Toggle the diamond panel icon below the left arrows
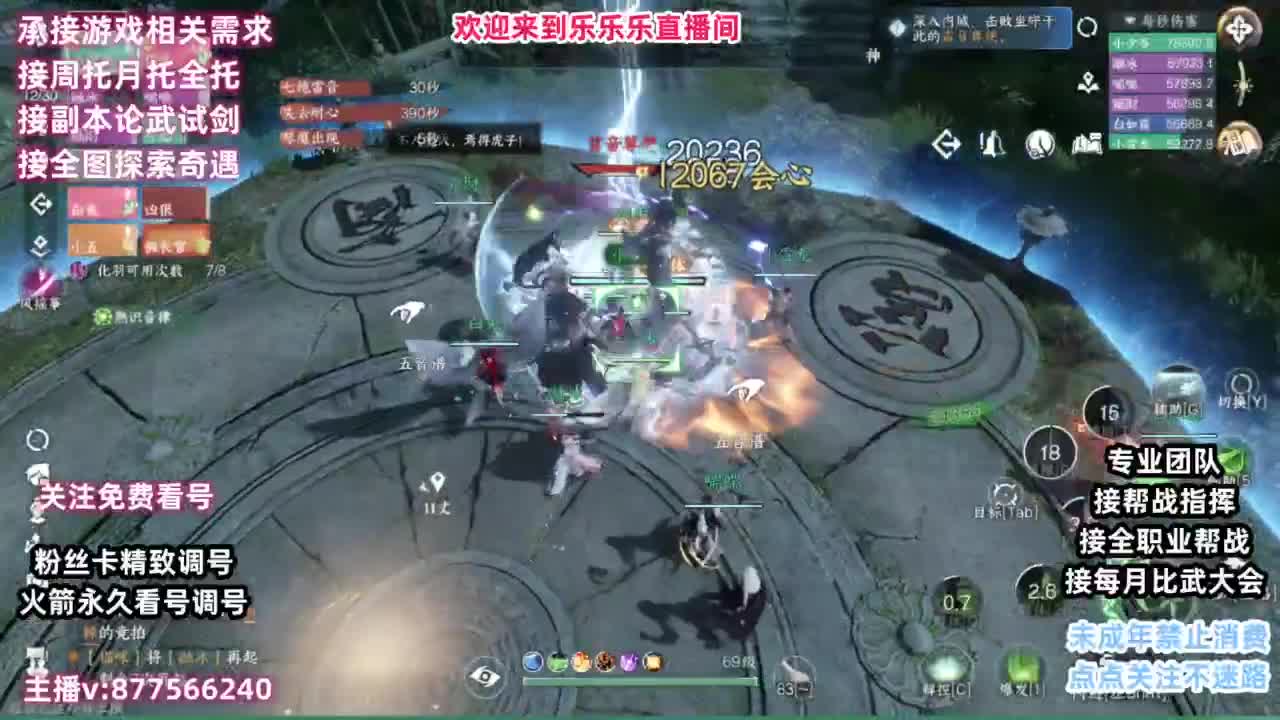 click(40, 245)
